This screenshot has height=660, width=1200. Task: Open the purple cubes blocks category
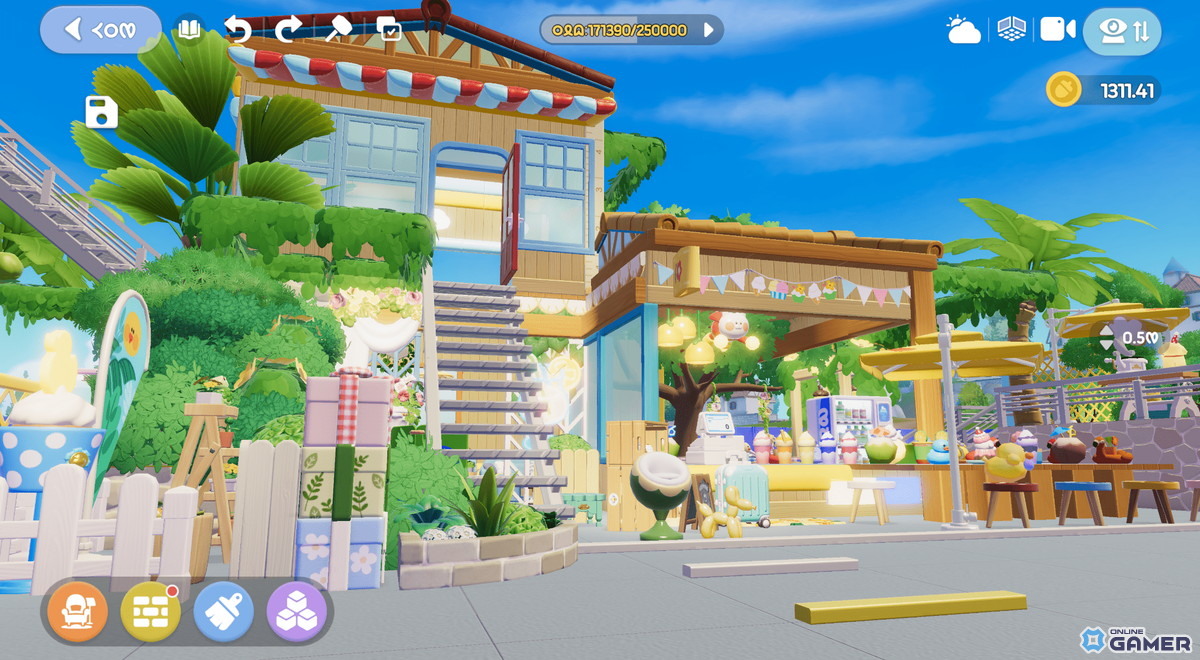click(x=297, y=611)
